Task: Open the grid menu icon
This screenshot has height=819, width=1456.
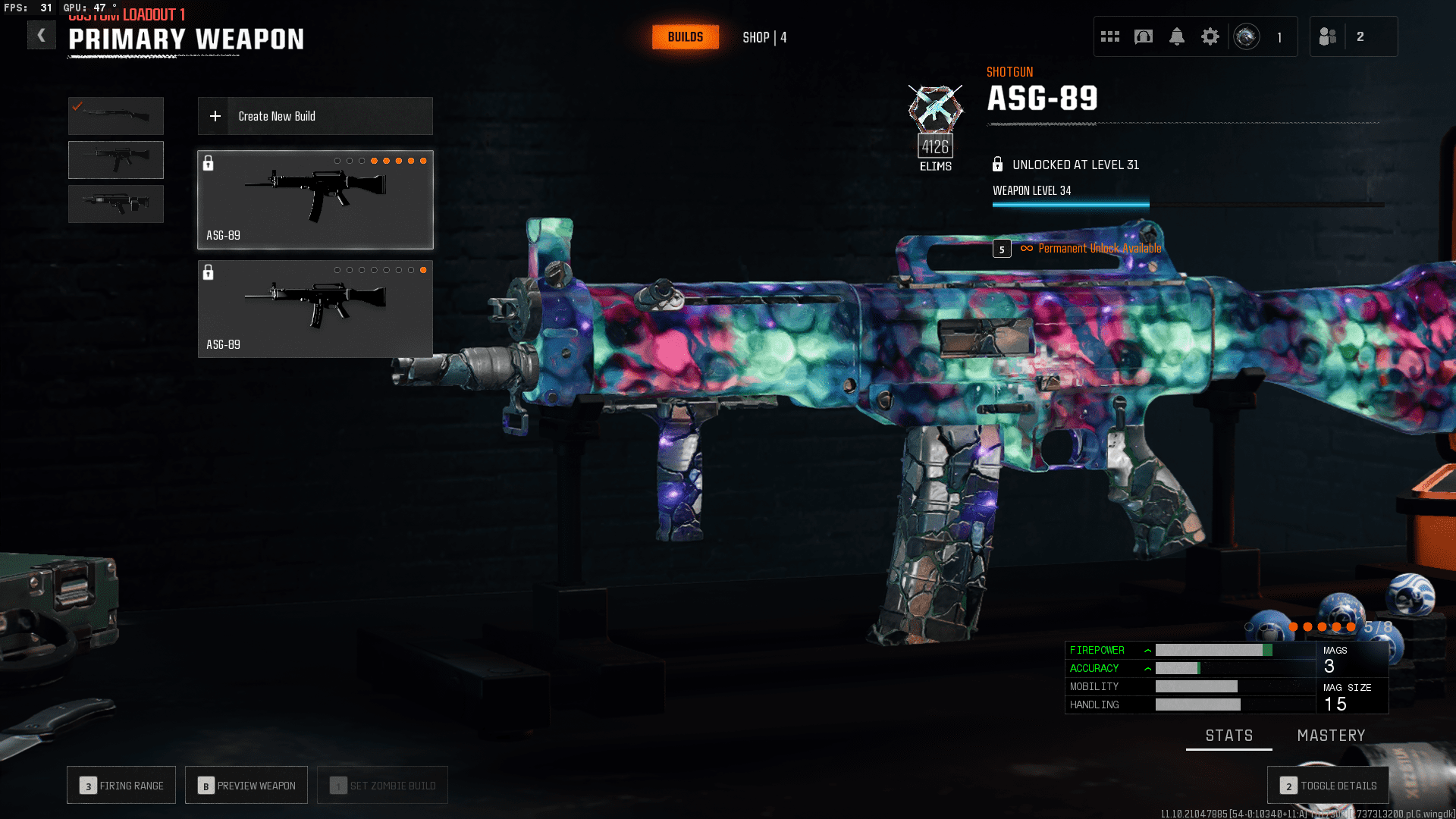Action: (1110, 36)
